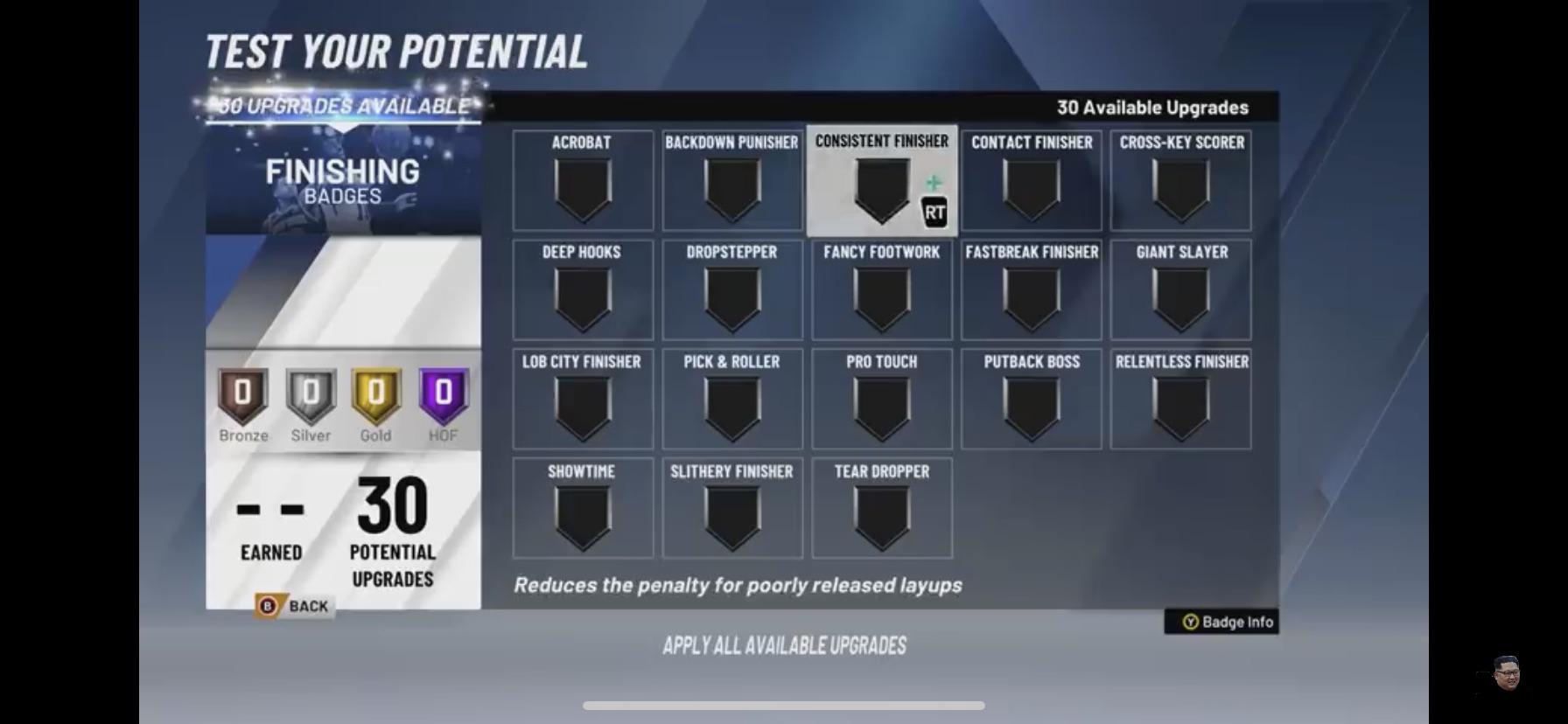
Task: Open the Gold tier badge counter
Action: pyautogui.click(x=375, y=402)
